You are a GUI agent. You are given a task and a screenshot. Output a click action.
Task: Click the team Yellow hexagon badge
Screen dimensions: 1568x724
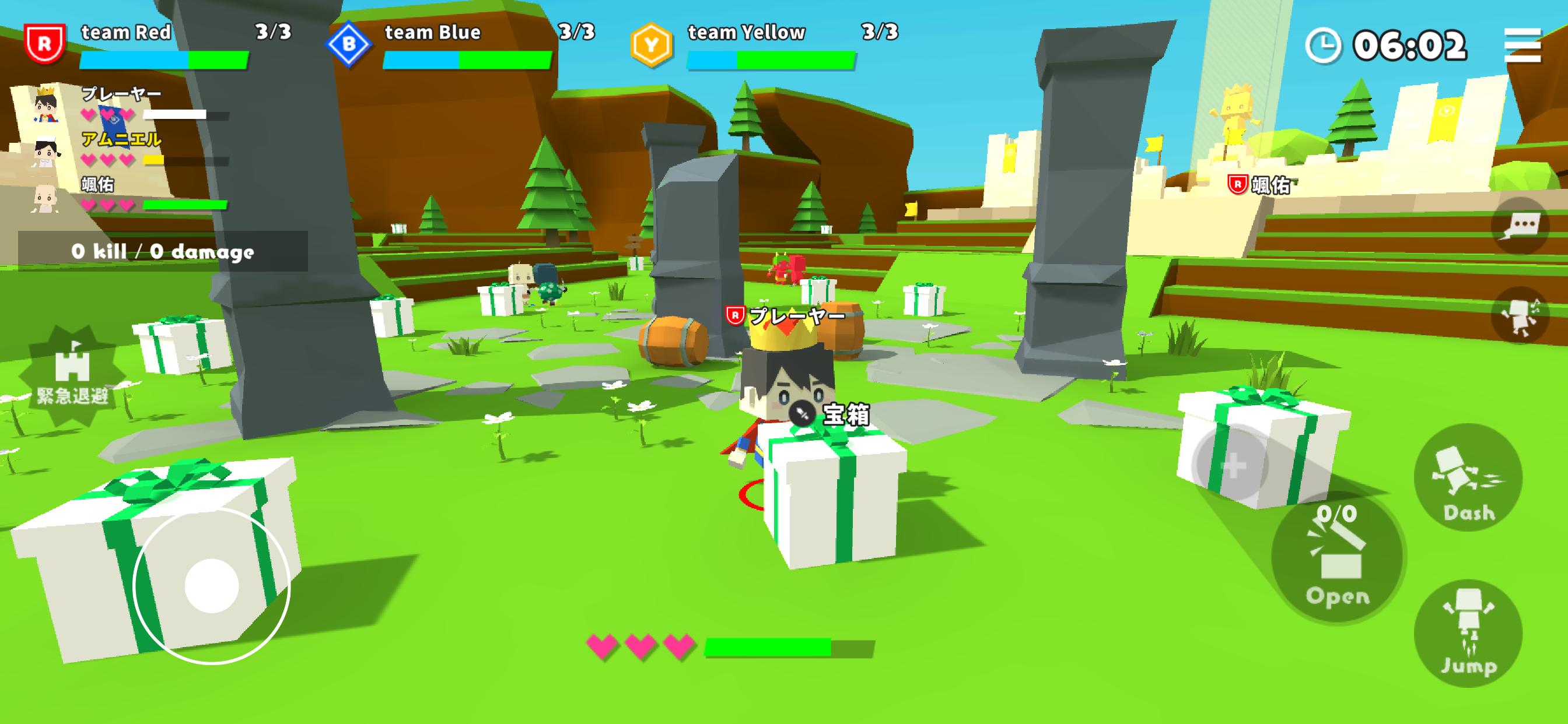click(652, 44)
